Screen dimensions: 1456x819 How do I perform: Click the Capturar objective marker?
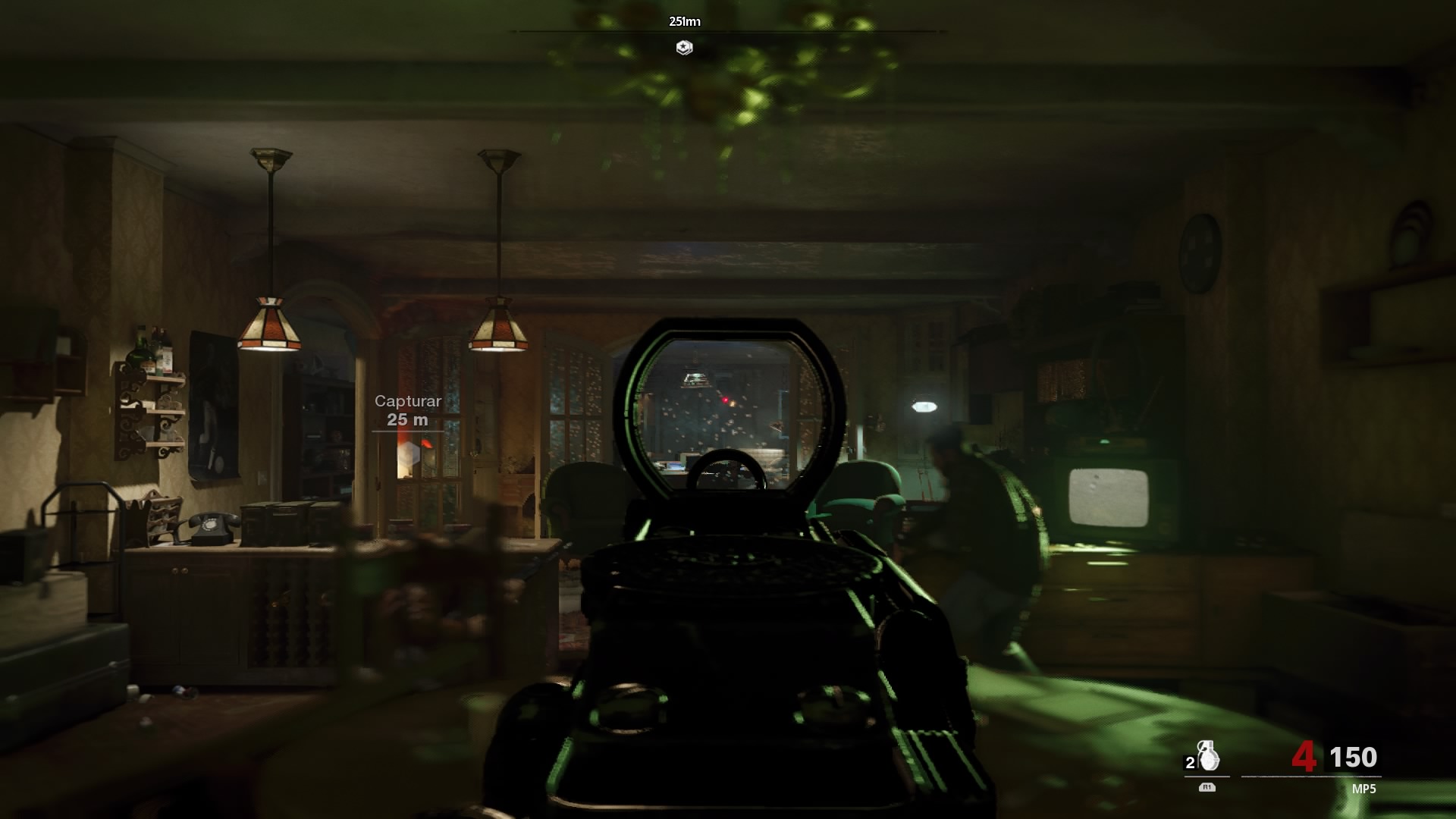(x=409, y=457)
